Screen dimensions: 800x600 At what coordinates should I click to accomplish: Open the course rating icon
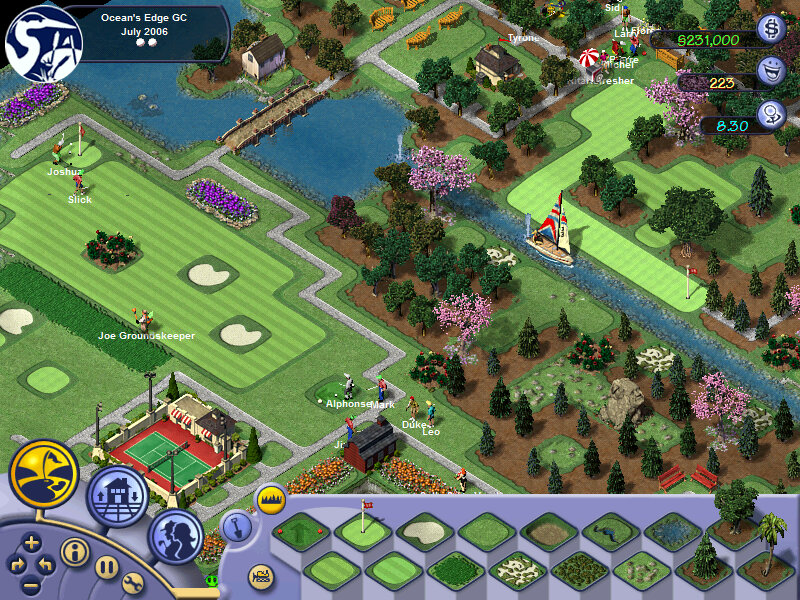pos(770,114)
